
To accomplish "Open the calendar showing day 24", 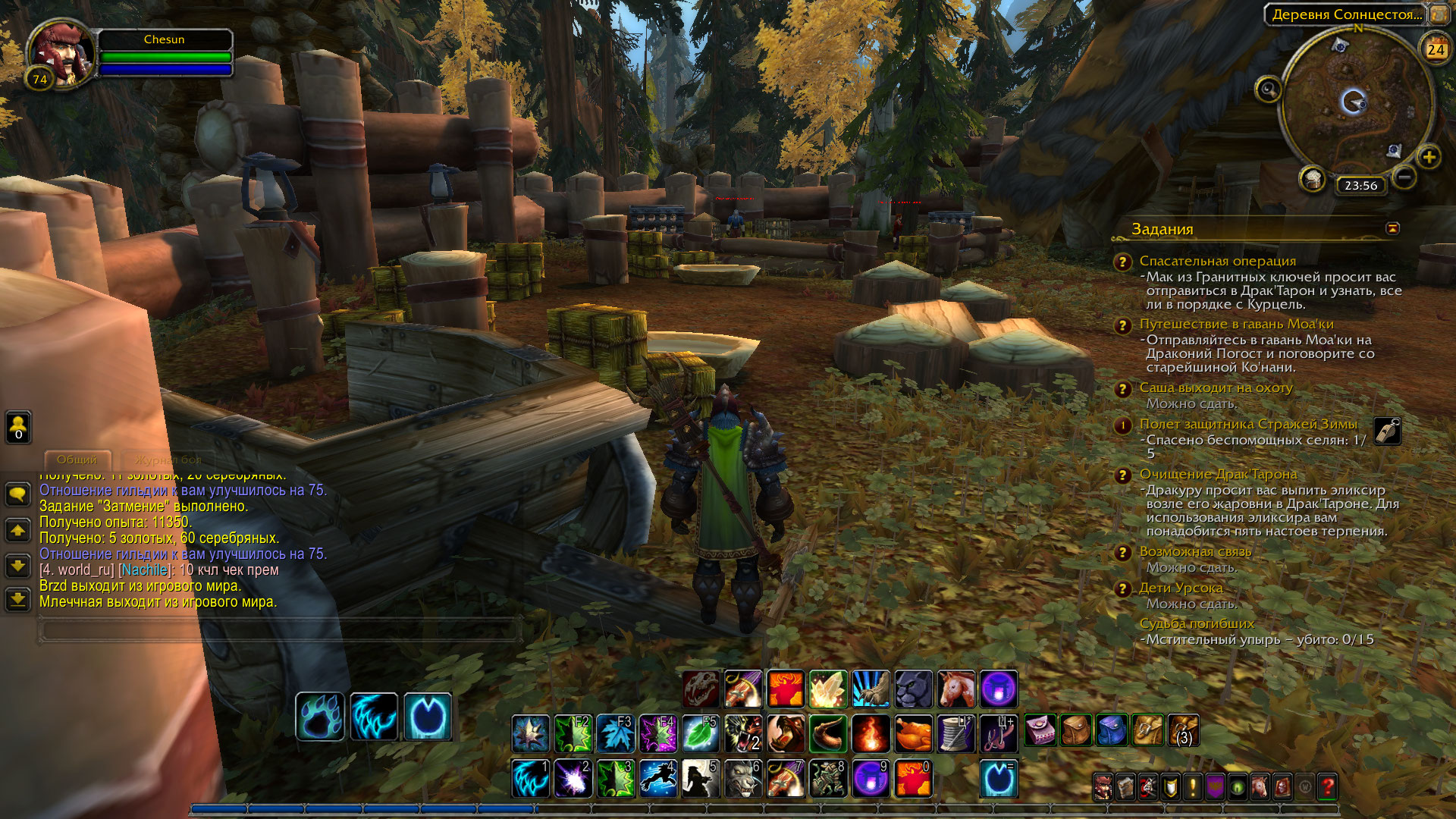I will point(1436,49).
